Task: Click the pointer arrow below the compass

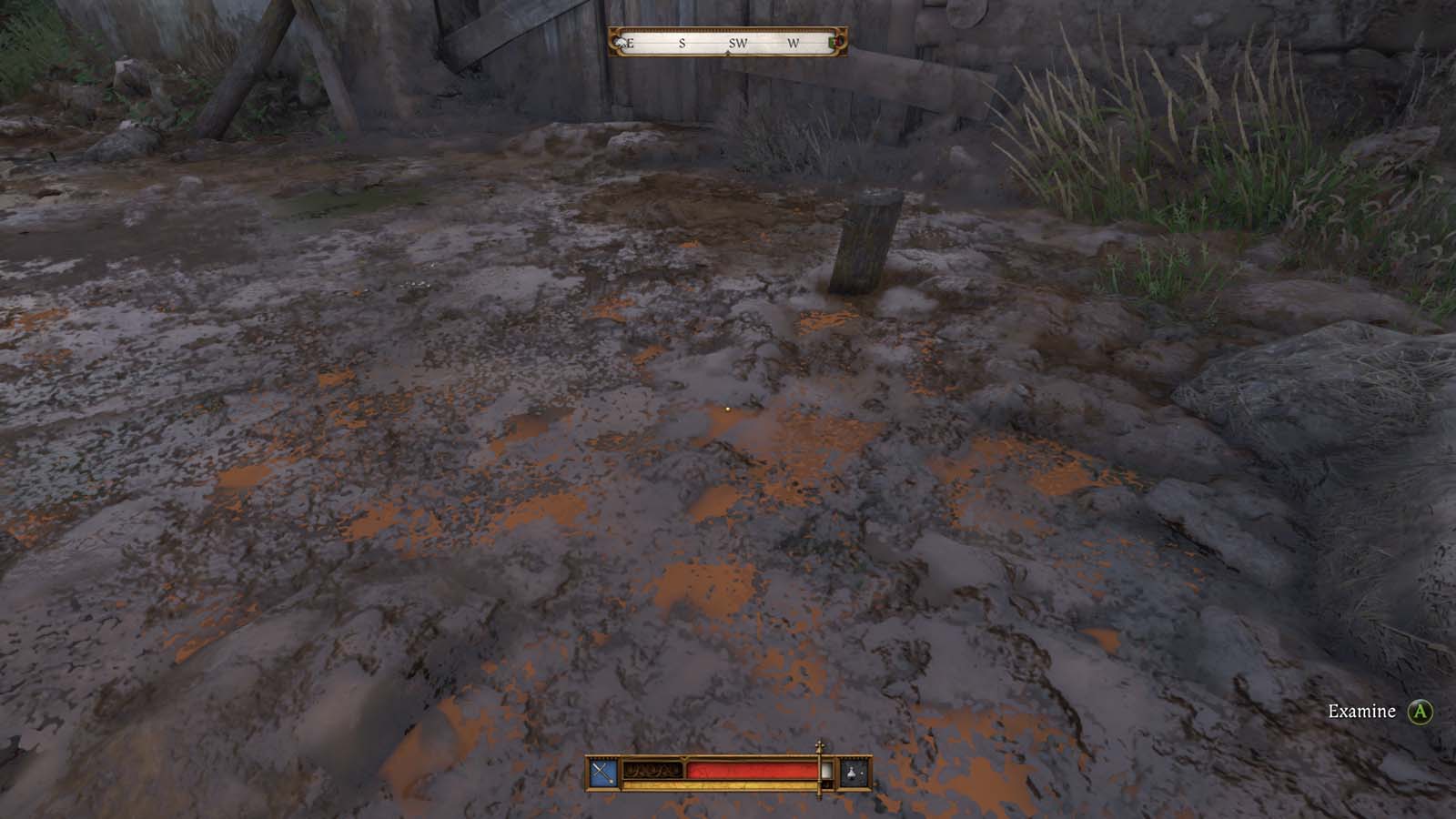Action: (x=729, y=52)
